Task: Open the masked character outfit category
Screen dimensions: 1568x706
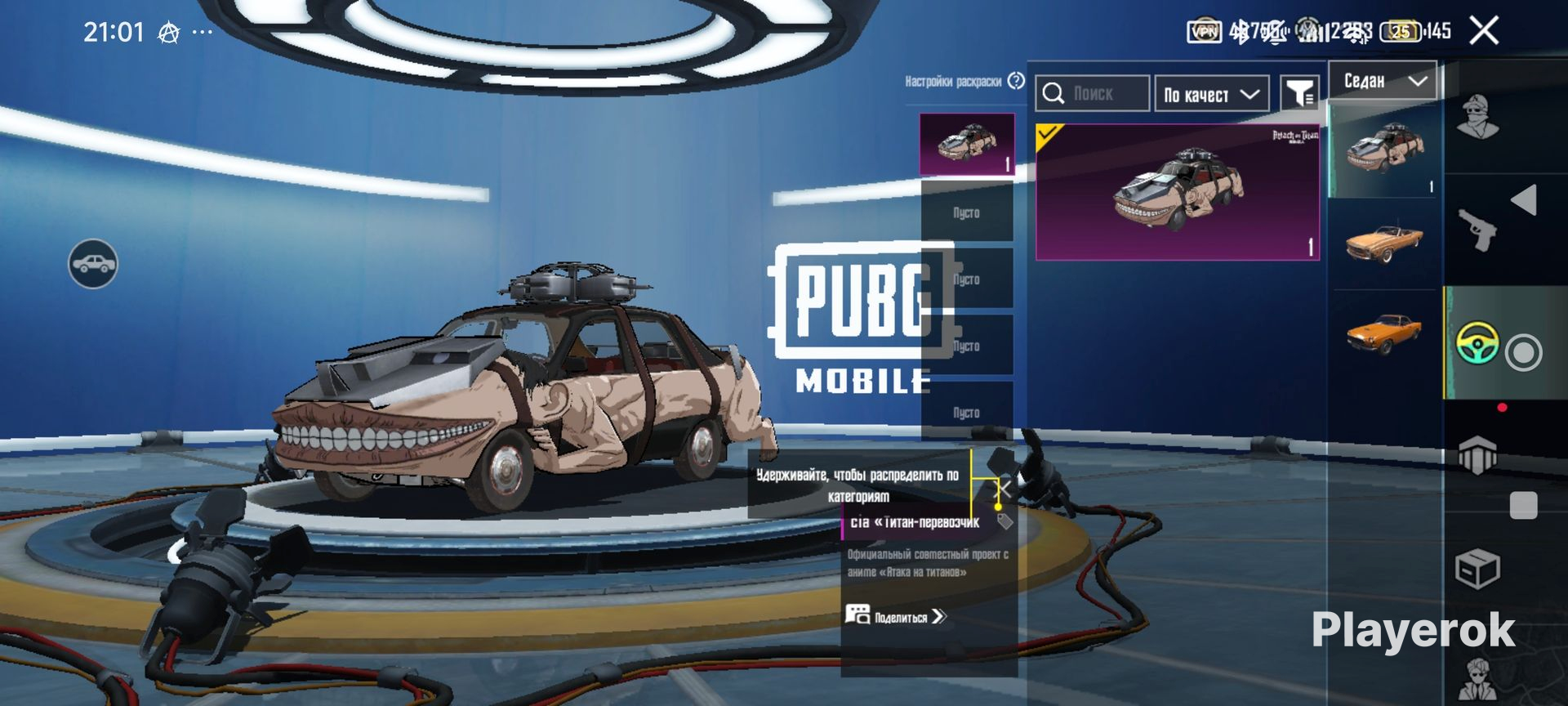Action: tap(1478, 117)
